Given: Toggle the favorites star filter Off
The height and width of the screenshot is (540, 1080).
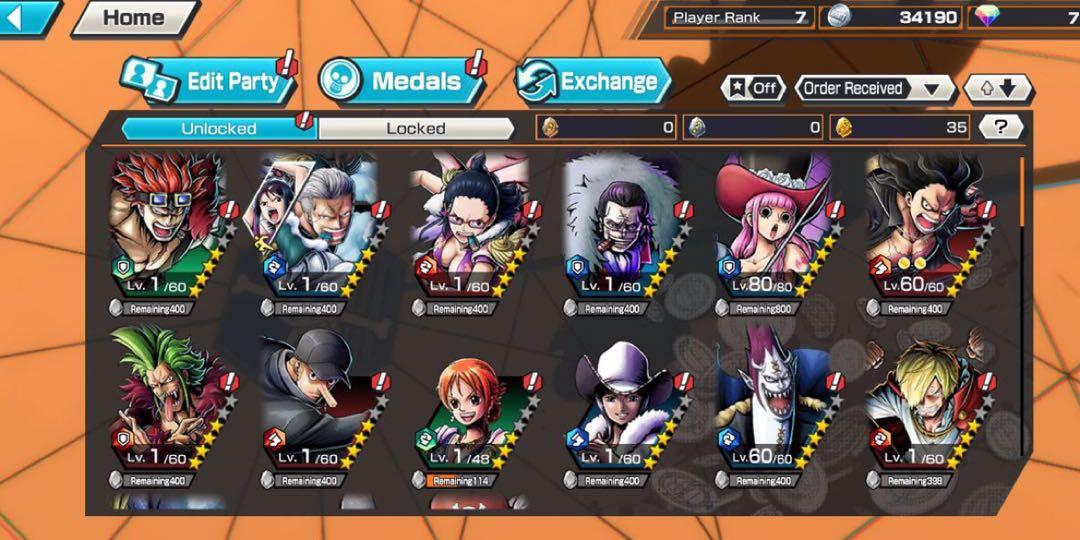Looking at the screenshot, I should [x=753, y=88].
